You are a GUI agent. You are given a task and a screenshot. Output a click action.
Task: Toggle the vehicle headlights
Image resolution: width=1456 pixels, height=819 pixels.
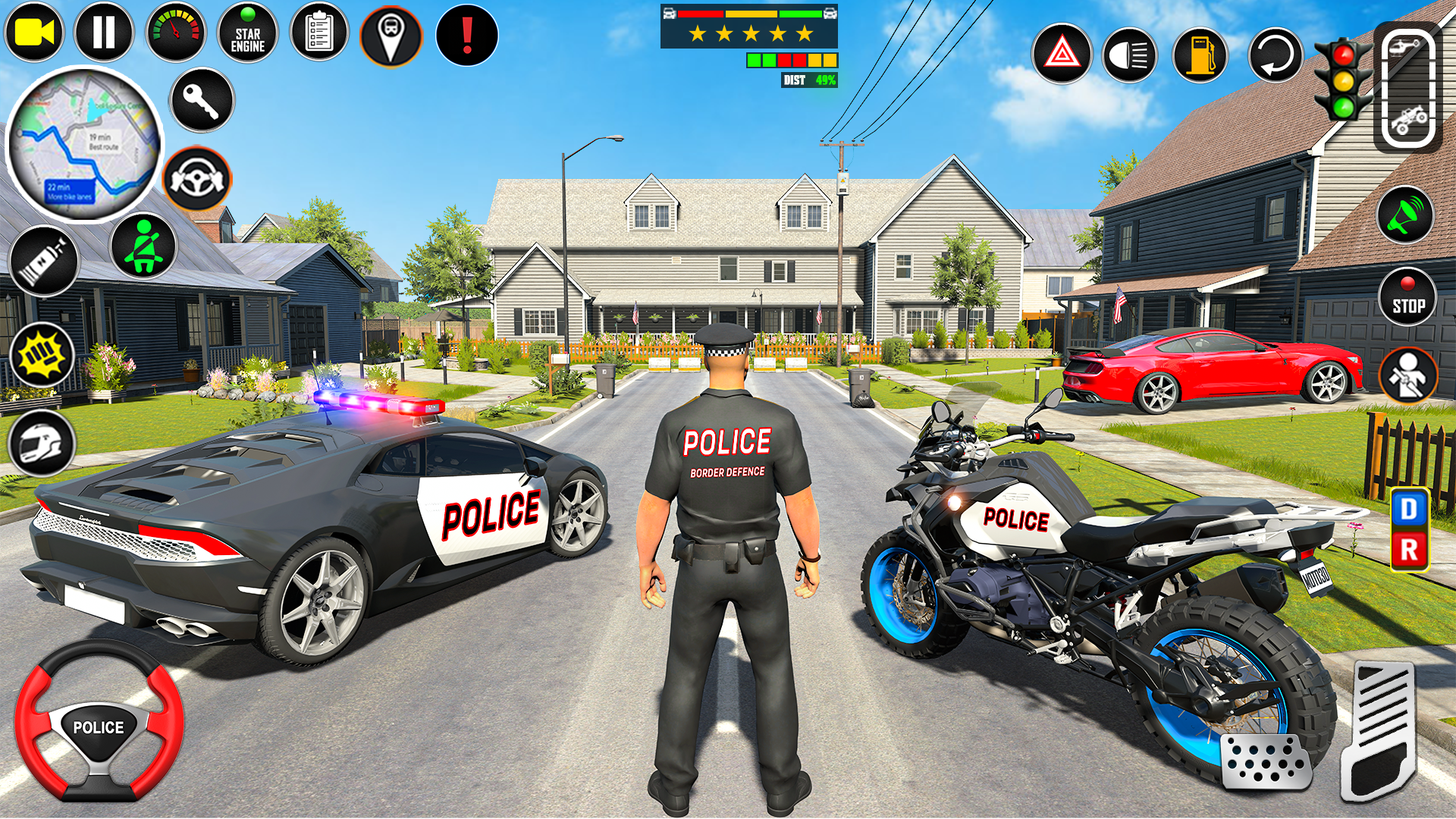[1130, 53]
